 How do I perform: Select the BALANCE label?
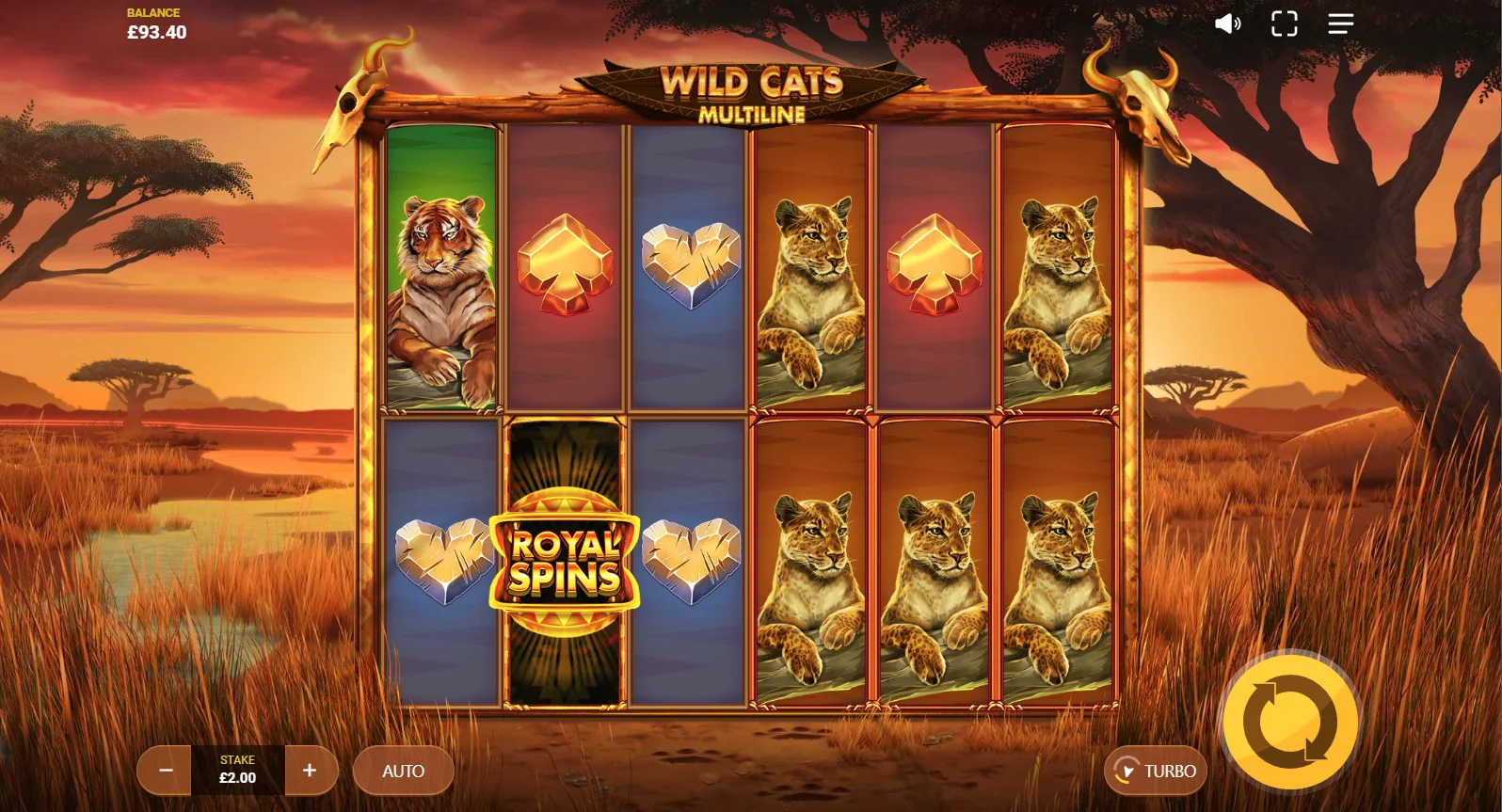[x=153, y=12]
